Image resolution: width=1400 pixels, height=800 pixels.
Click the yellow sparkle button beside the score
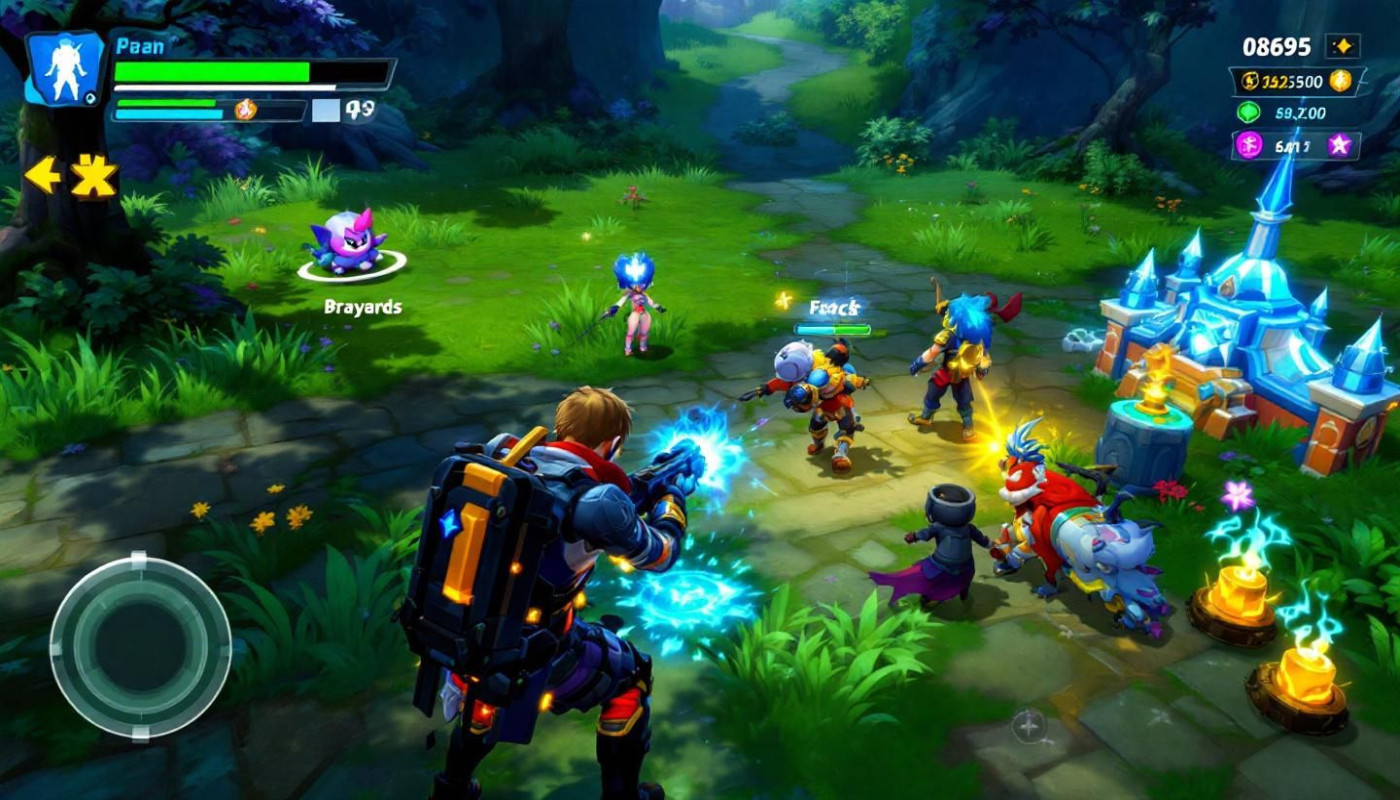tap(1342, 46)
